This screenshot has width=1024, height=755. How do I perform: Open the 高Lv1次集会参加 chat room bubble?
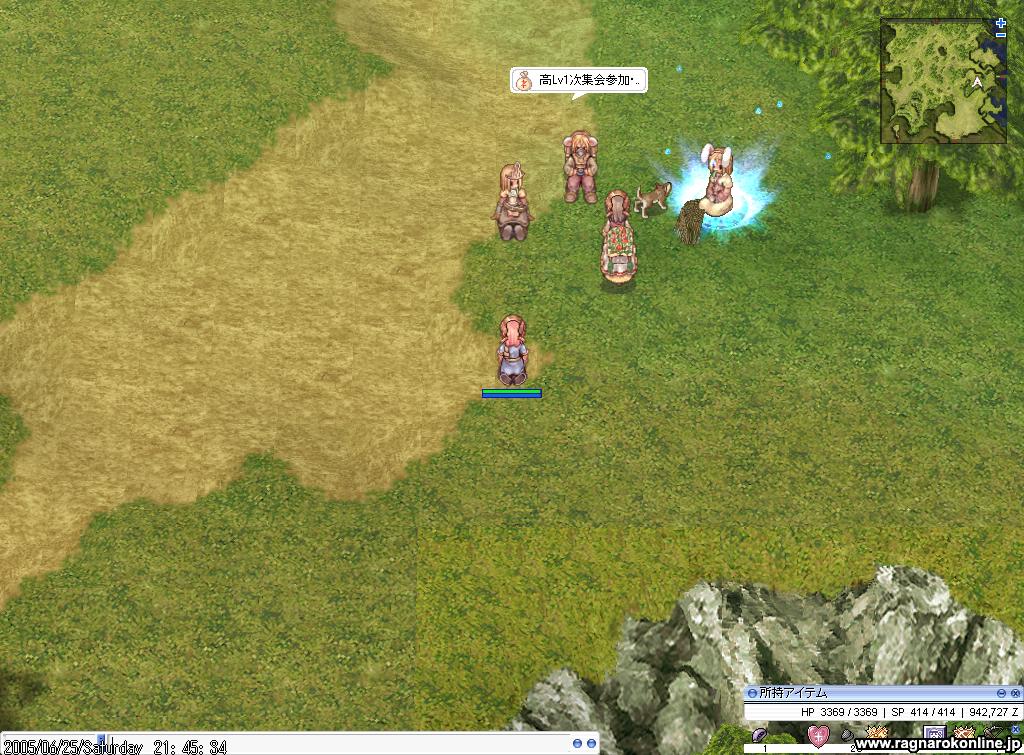coord(579,81)
